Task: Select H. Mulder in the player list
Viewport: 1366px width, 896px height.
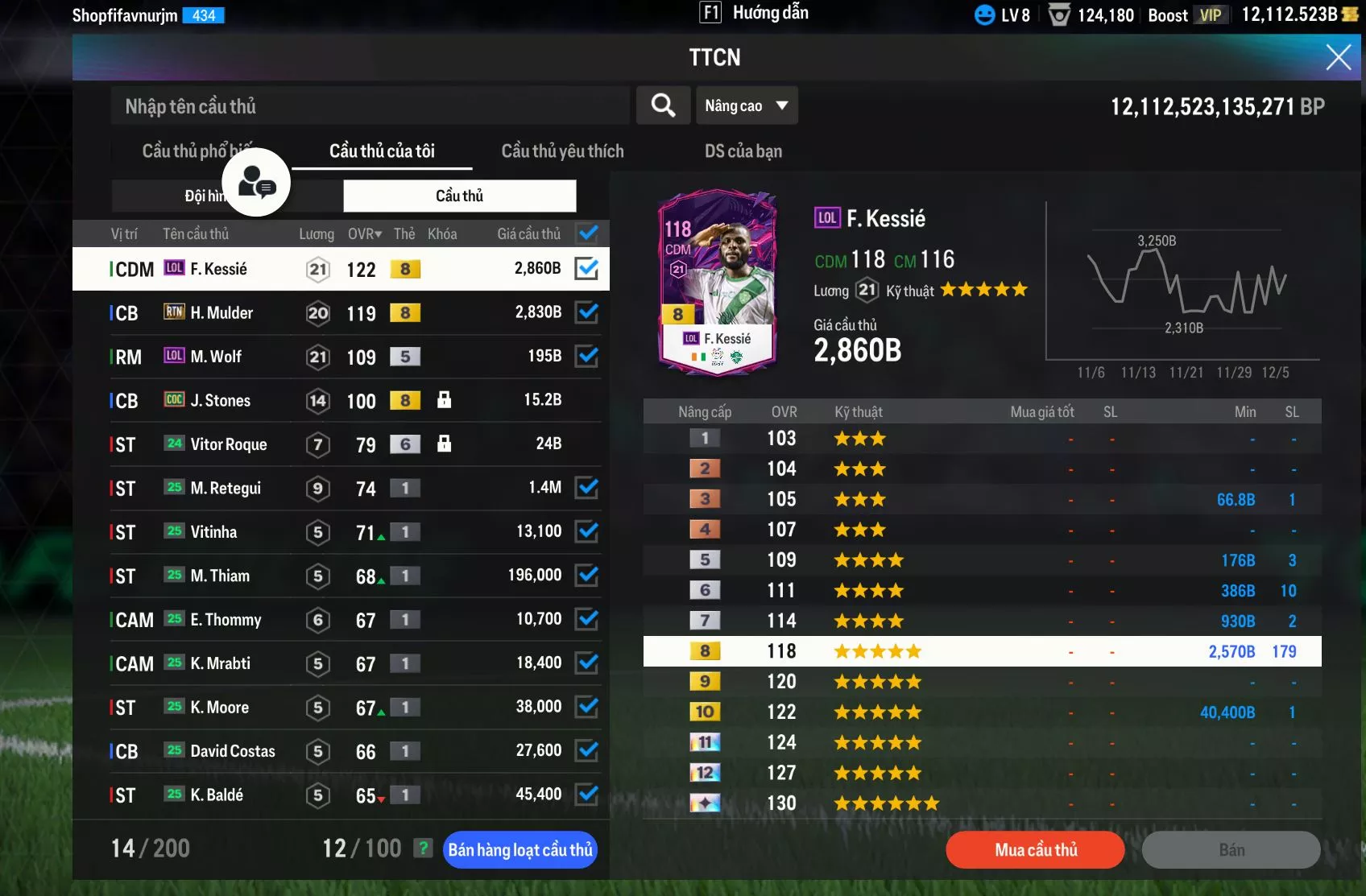Action: [x=221, y=313]
